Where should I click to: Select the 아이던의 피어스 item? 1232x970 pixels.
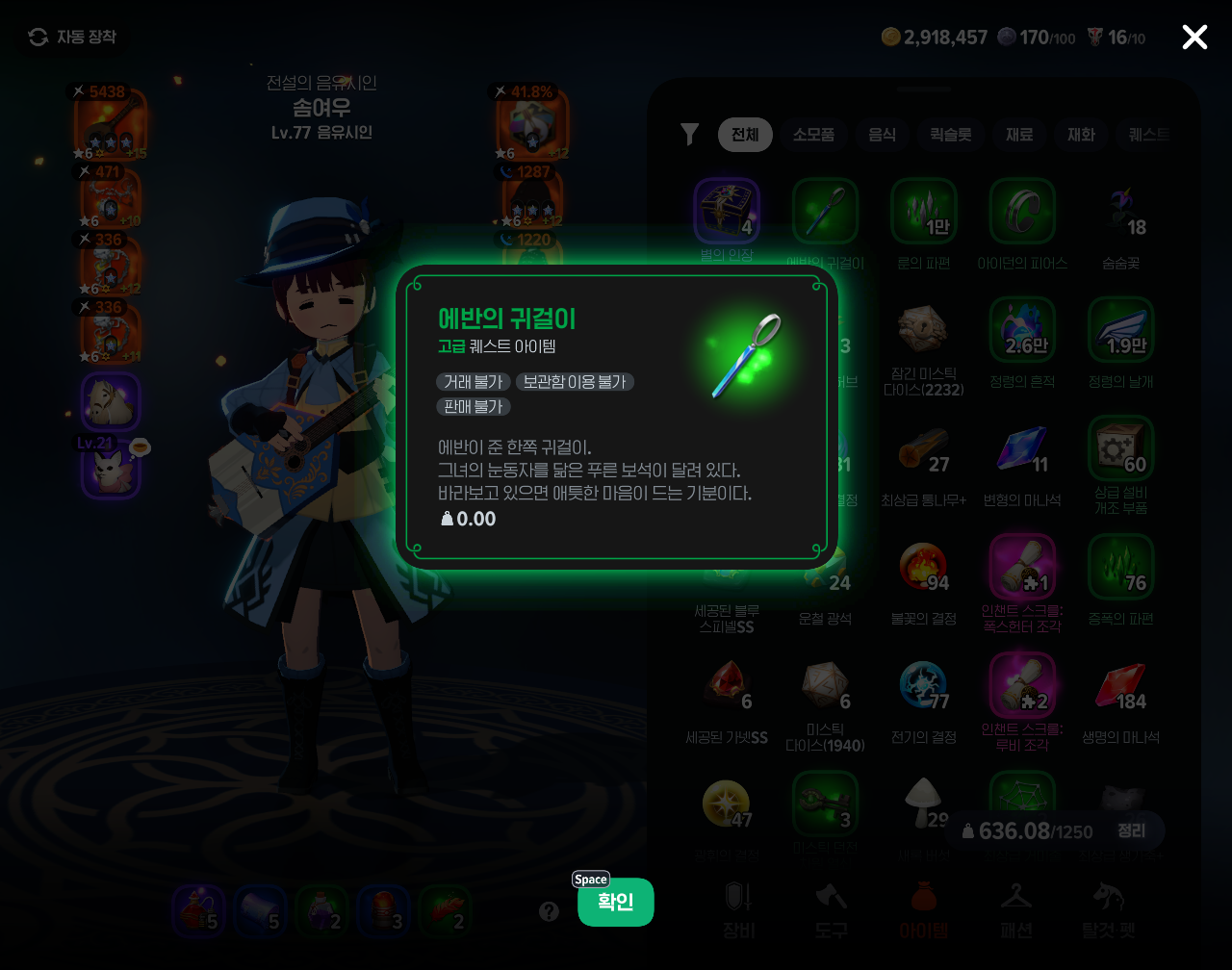pos(1022,212)
